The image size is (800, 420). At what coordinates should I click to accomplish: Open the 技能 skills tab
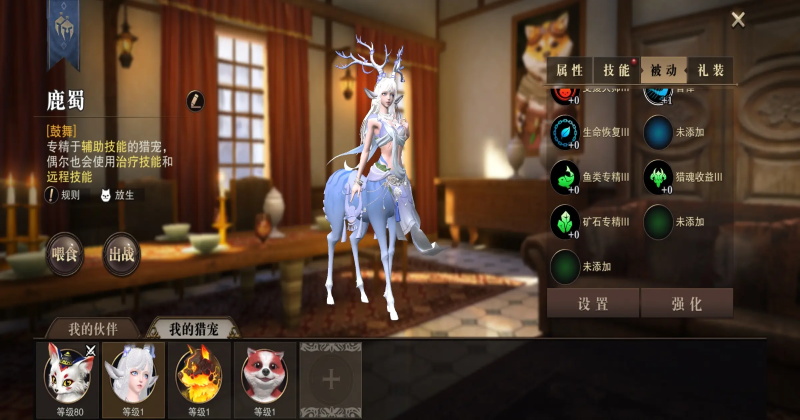tap(616, 70)
